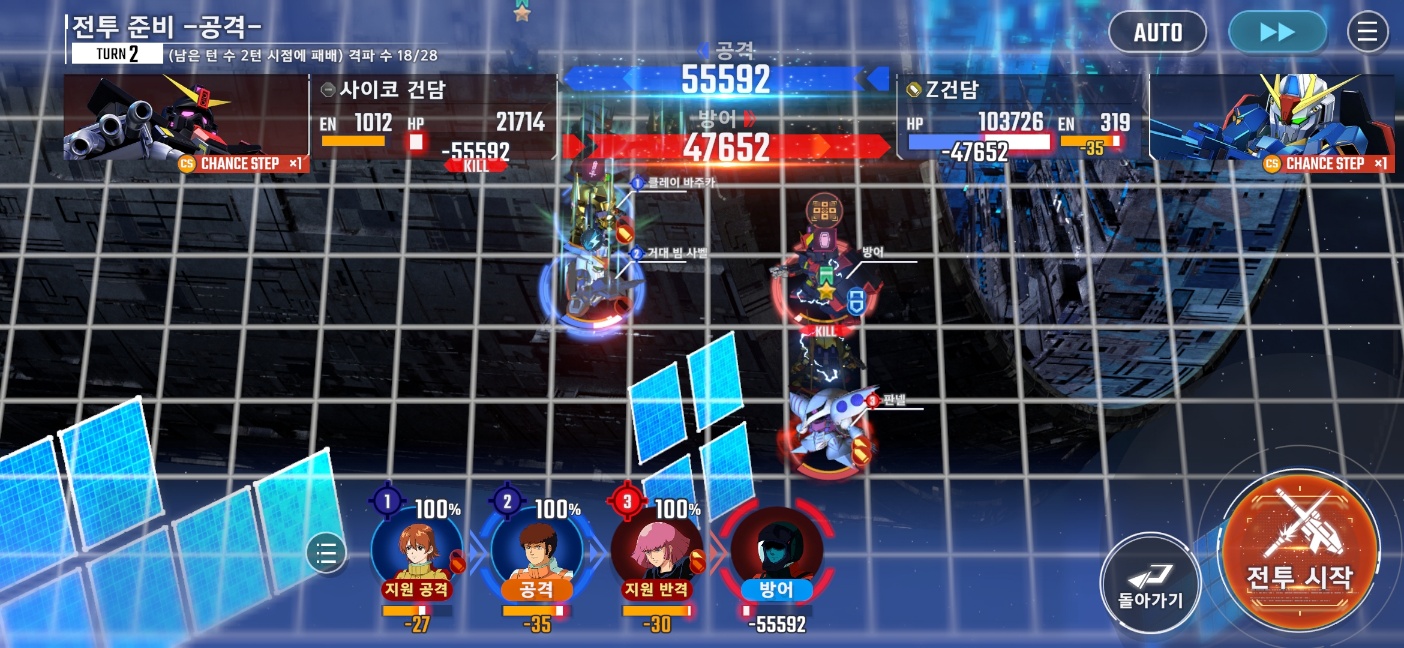Screen dimensions: 1404x648
Task: Select the 지원 공격 pilot portrait
Action: click(417, 550)
